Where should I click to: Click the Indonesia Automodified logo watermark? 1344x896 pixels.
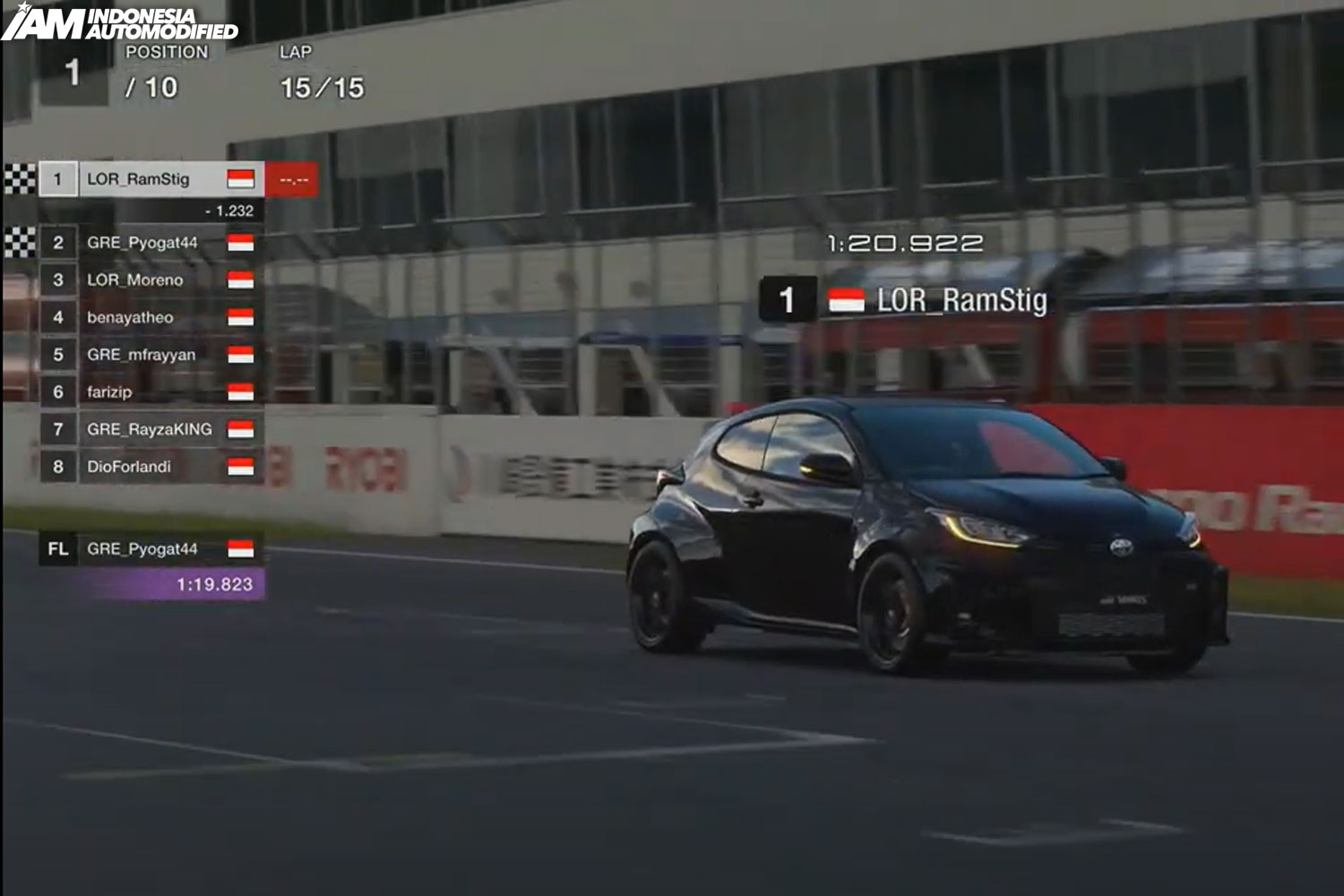click(119, 22)
